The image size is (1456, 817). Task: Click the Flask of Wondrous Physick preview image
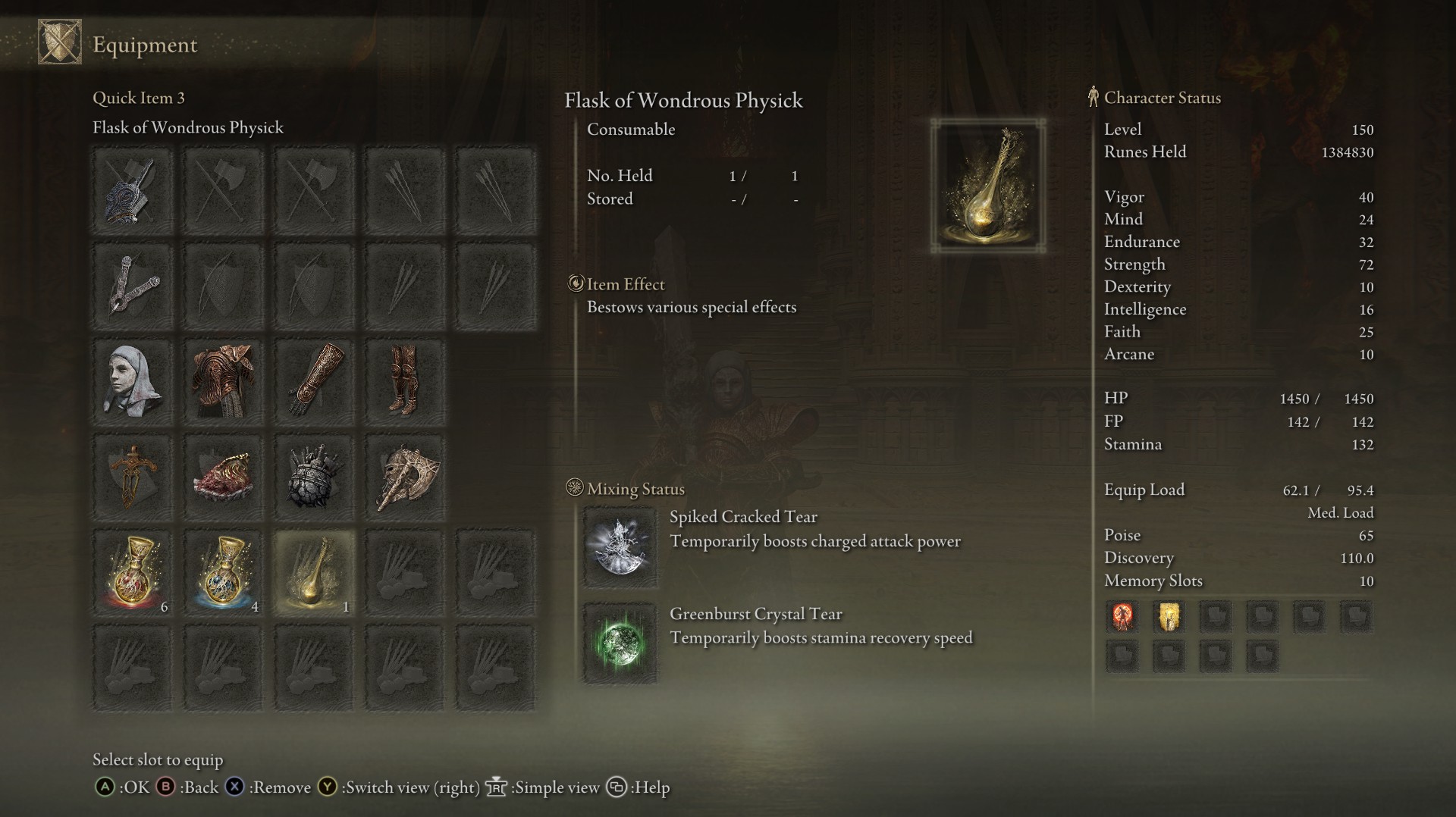click(x=988, y=186)
